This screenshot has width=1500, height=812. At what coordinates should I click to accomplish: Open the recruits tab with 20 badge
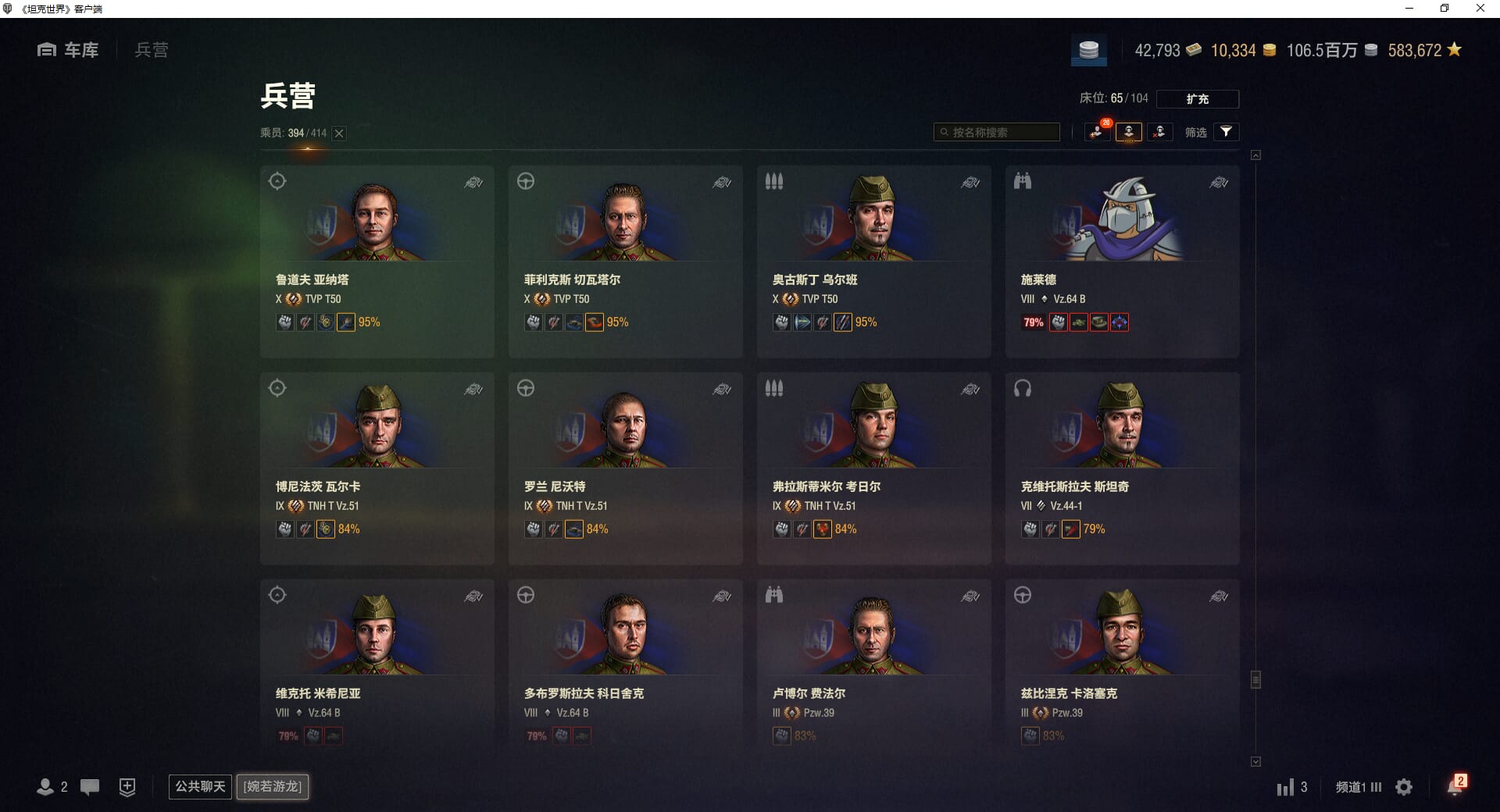click(x=1098, y=132)
